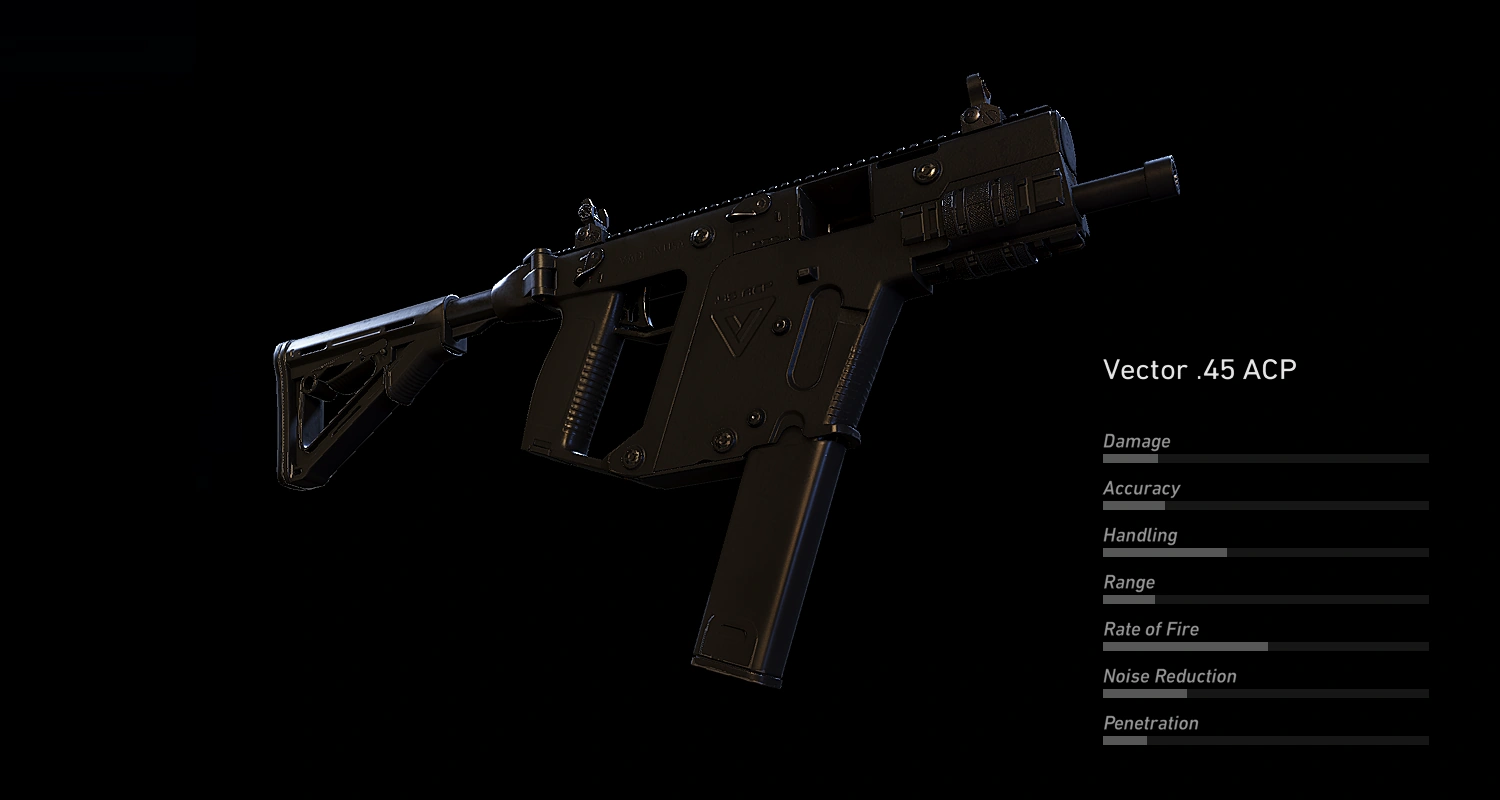
Task: Select the Vector .45 ACP weapon title
Action: pos(1200,370)
